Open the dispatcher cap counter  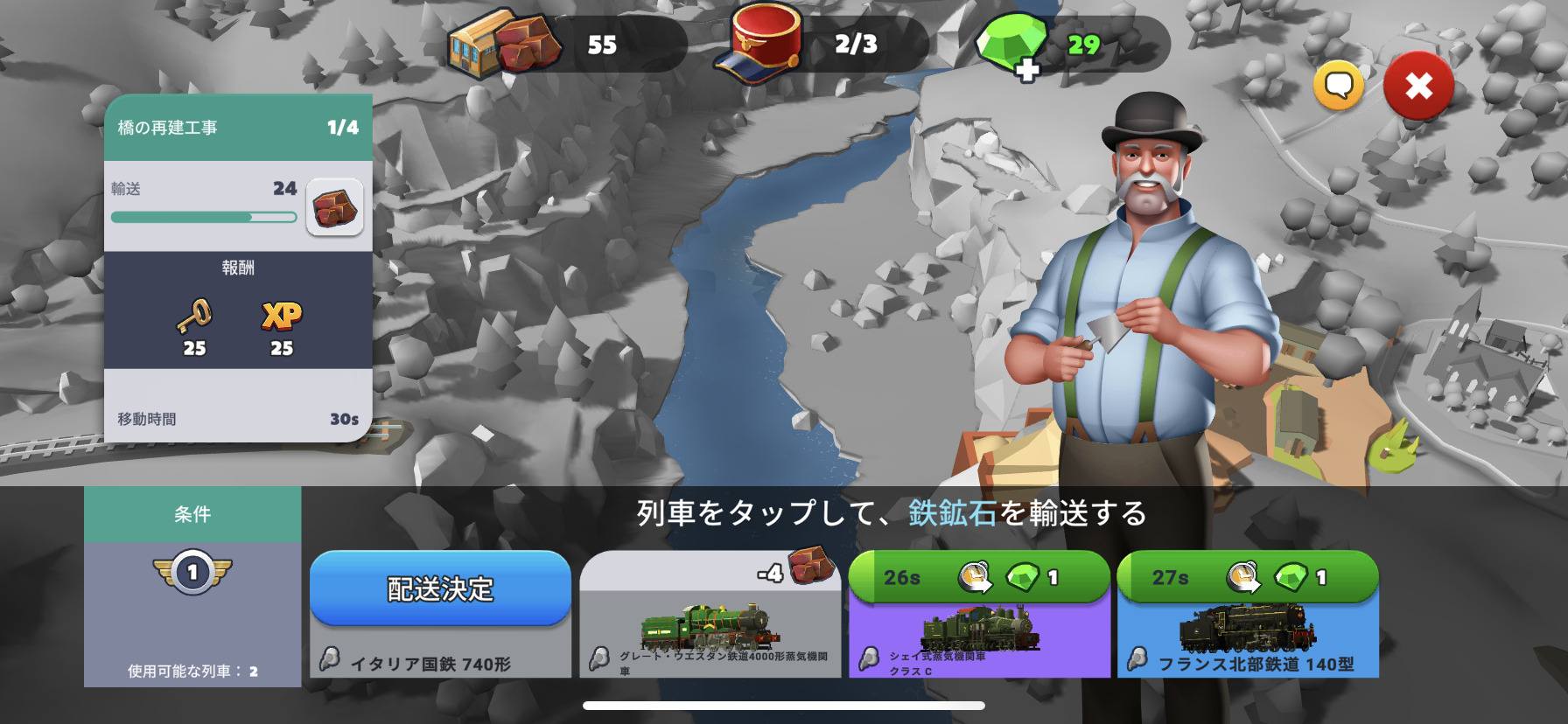819,44
